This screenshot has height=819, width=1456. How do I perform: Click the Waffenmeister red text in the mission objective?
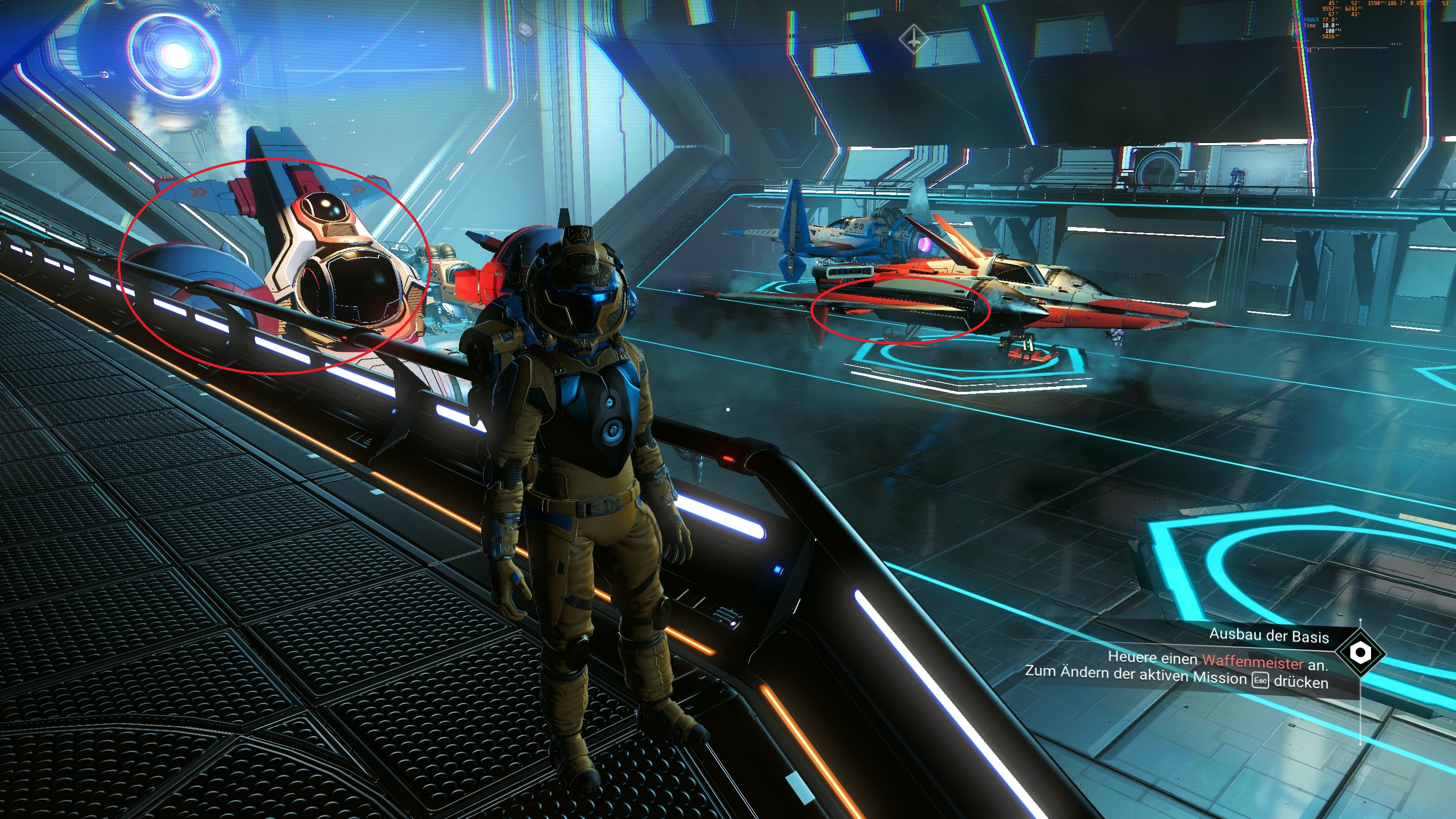1254,664
